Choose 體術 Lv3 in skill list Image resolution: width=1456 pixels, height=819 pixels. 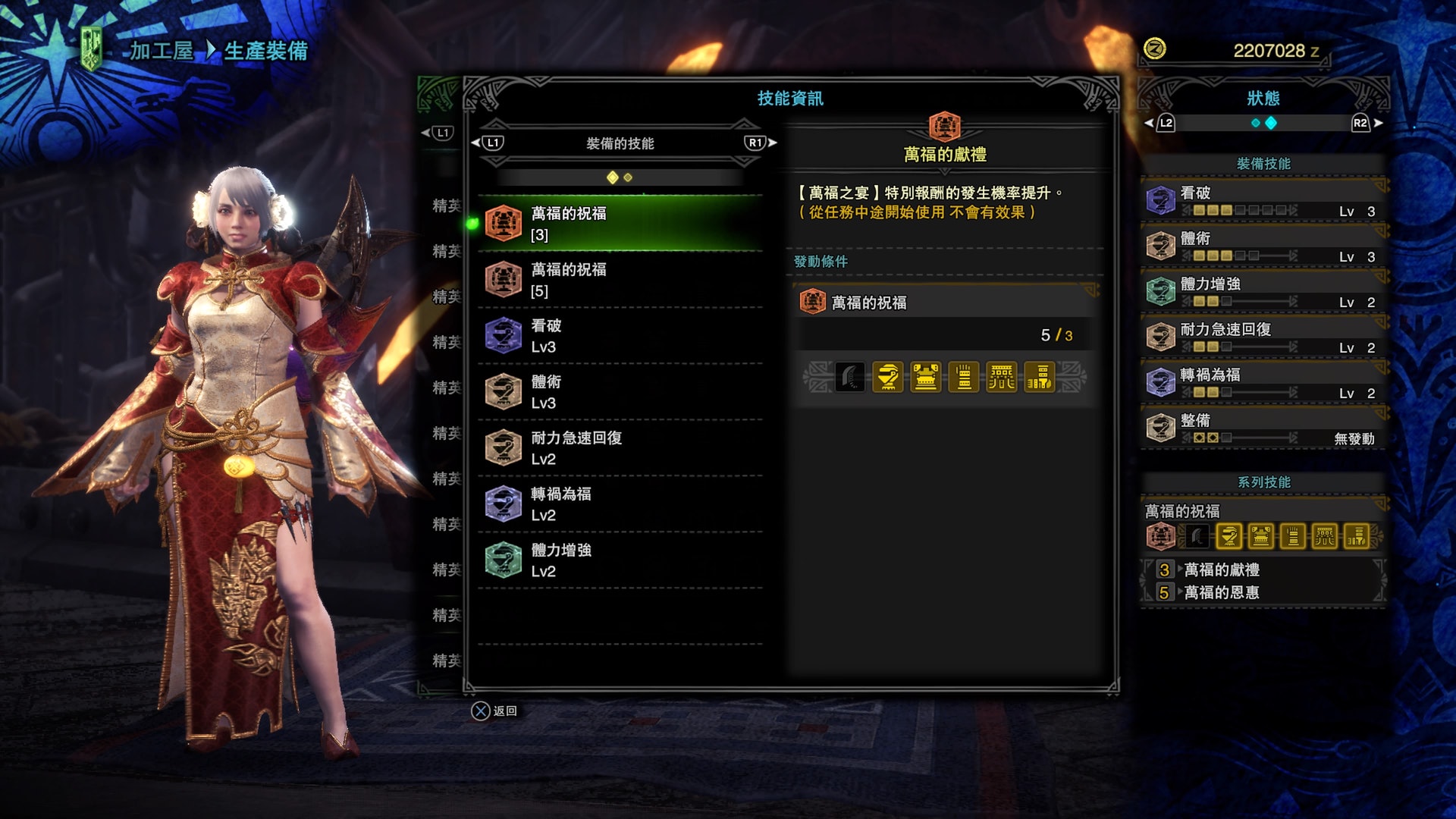point(620,392)
